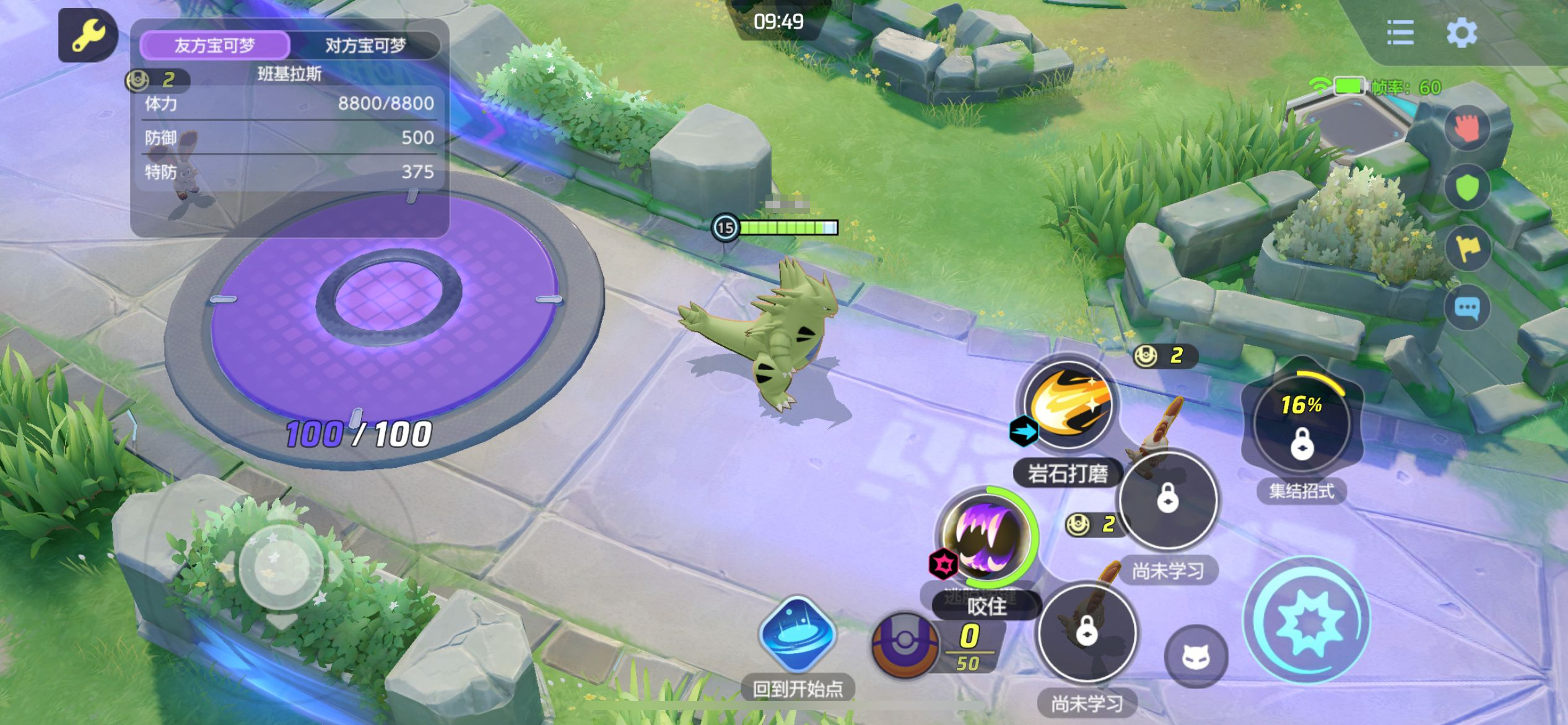Trigger the basic attack button

pyautogui.click(x=1307, y=621)
